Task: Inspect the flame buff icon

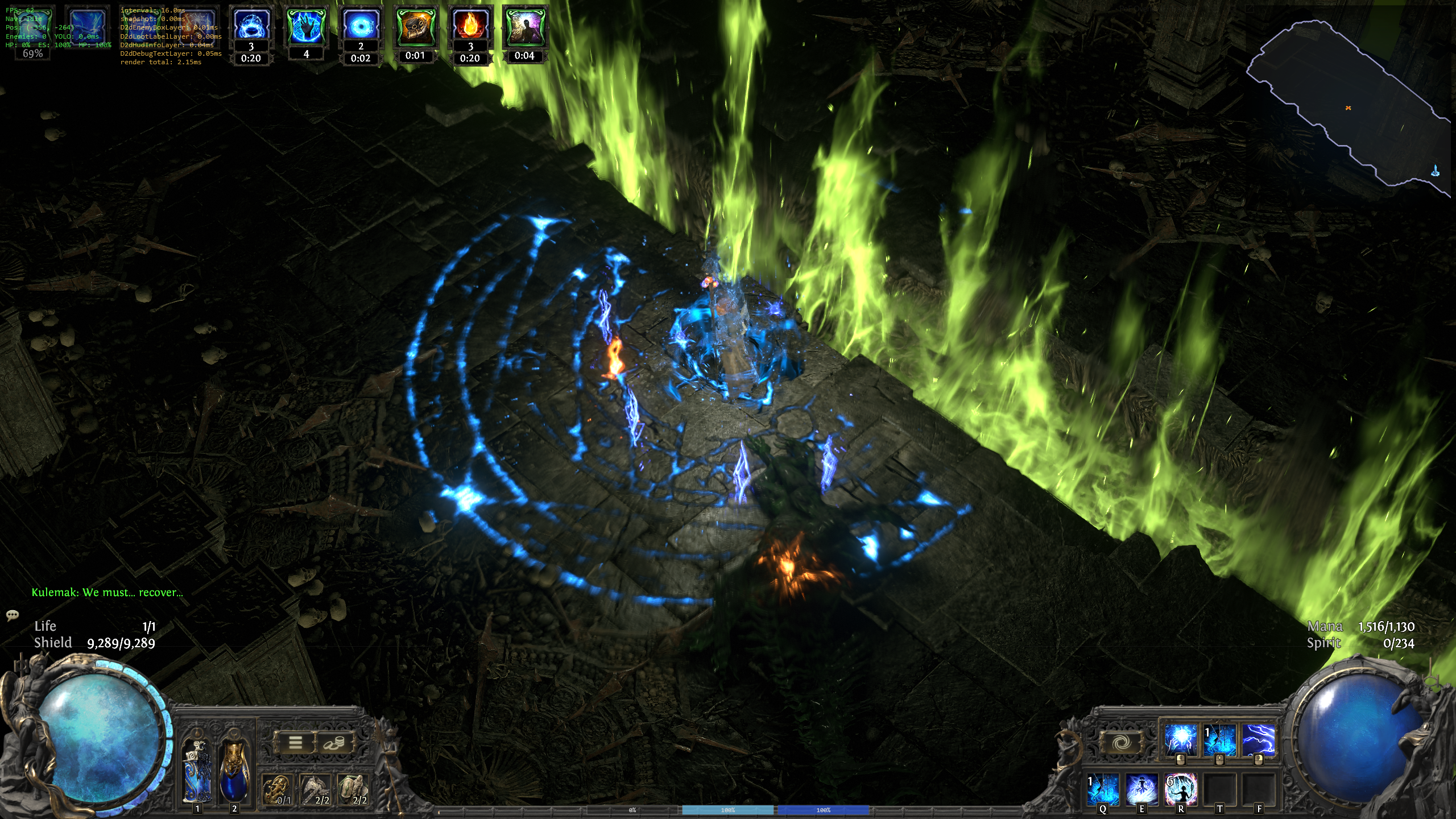Action: tap(470, 27)
